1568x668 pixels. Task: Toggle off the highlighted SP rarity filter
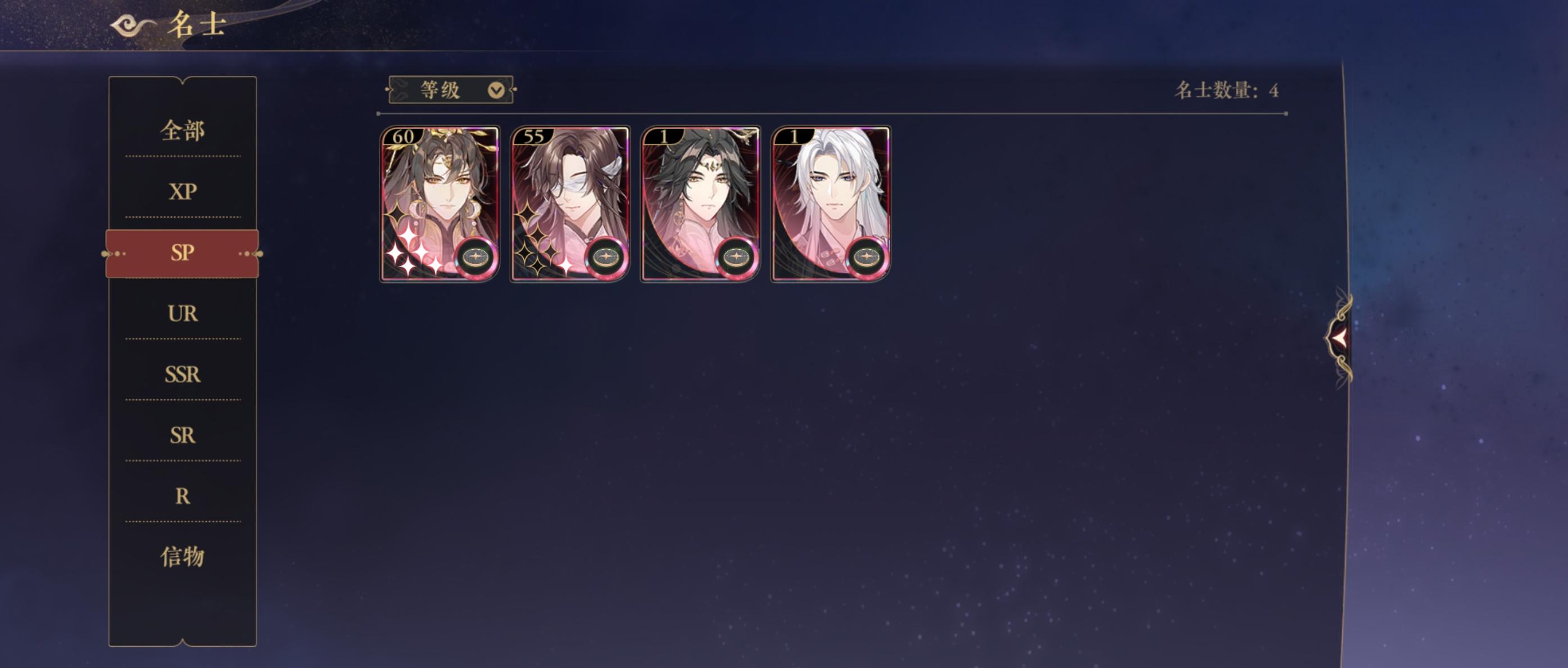[x=183, y=252]
